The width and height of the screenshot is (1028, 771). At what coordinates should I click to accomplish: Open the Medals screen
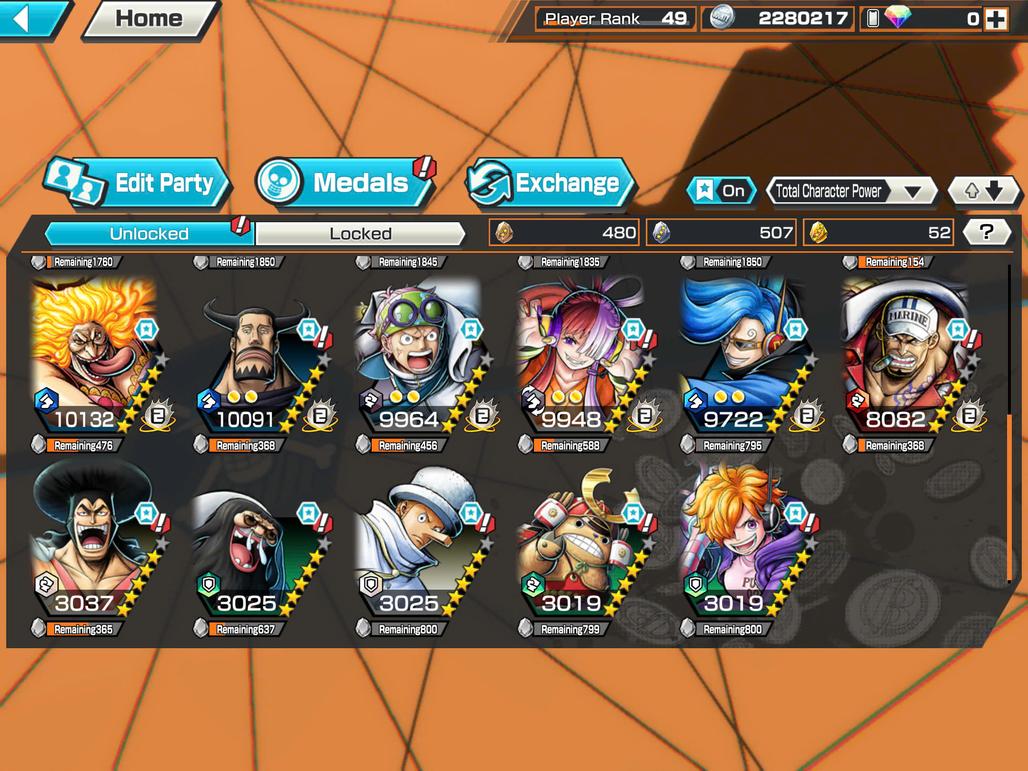tap(345, 183)
